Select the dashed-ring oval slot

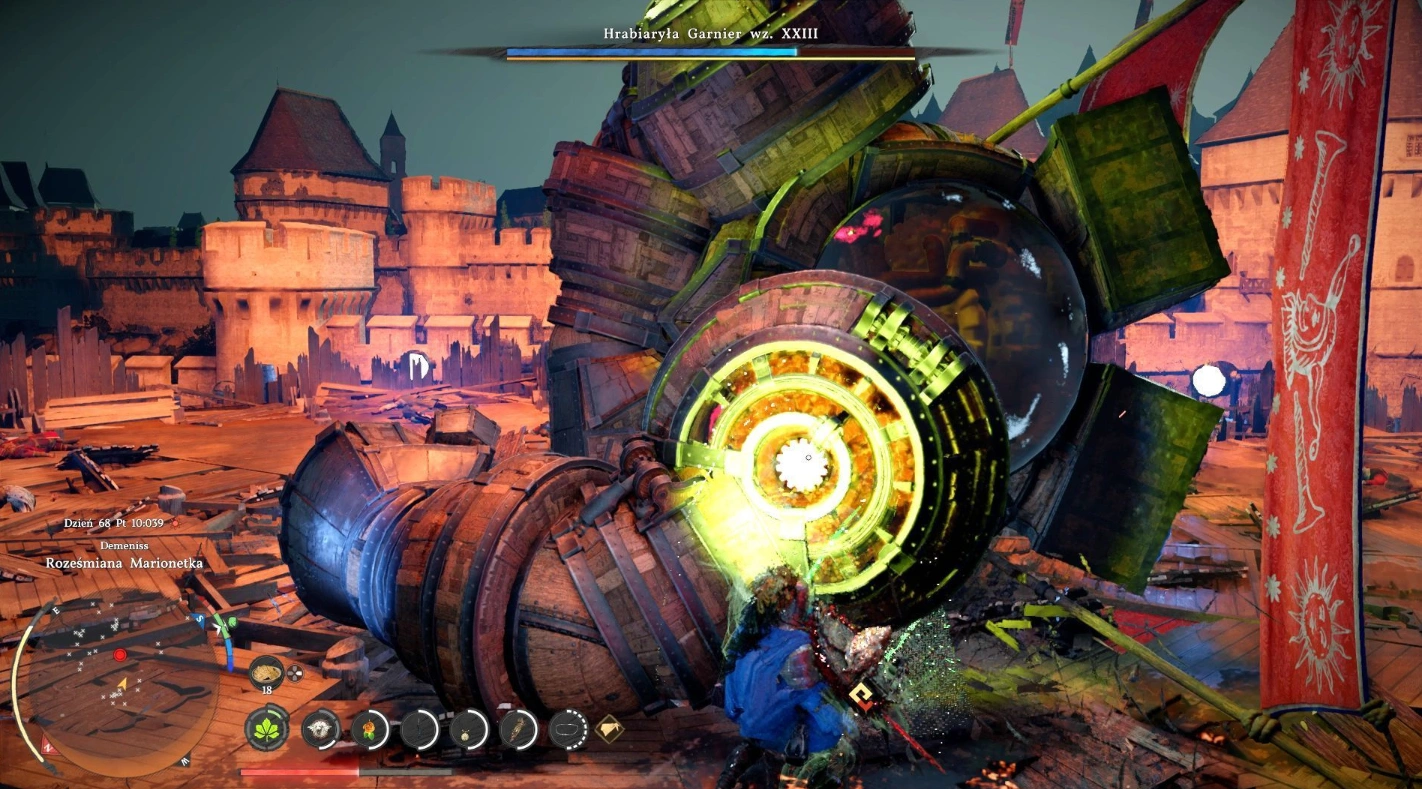(x=567, y=729)
